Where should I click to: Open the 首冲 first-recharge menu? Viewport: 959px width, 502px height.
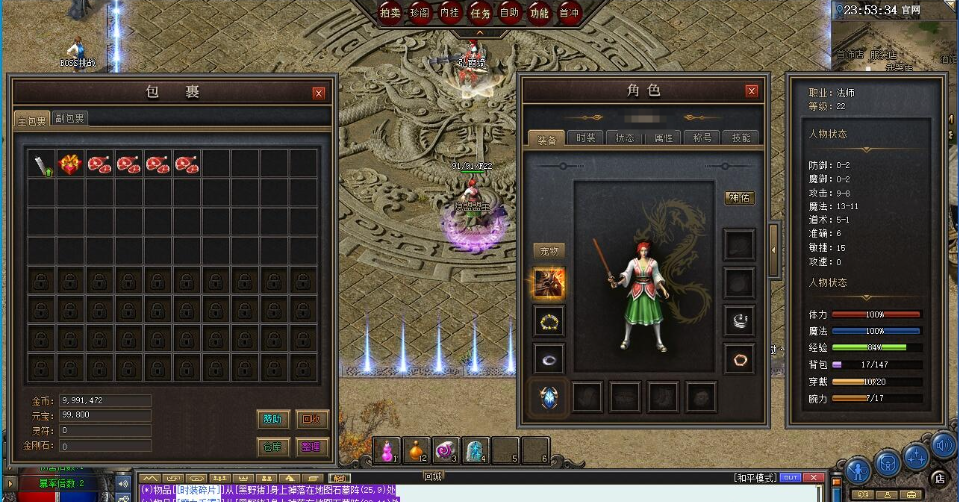(x=570, y=13)
